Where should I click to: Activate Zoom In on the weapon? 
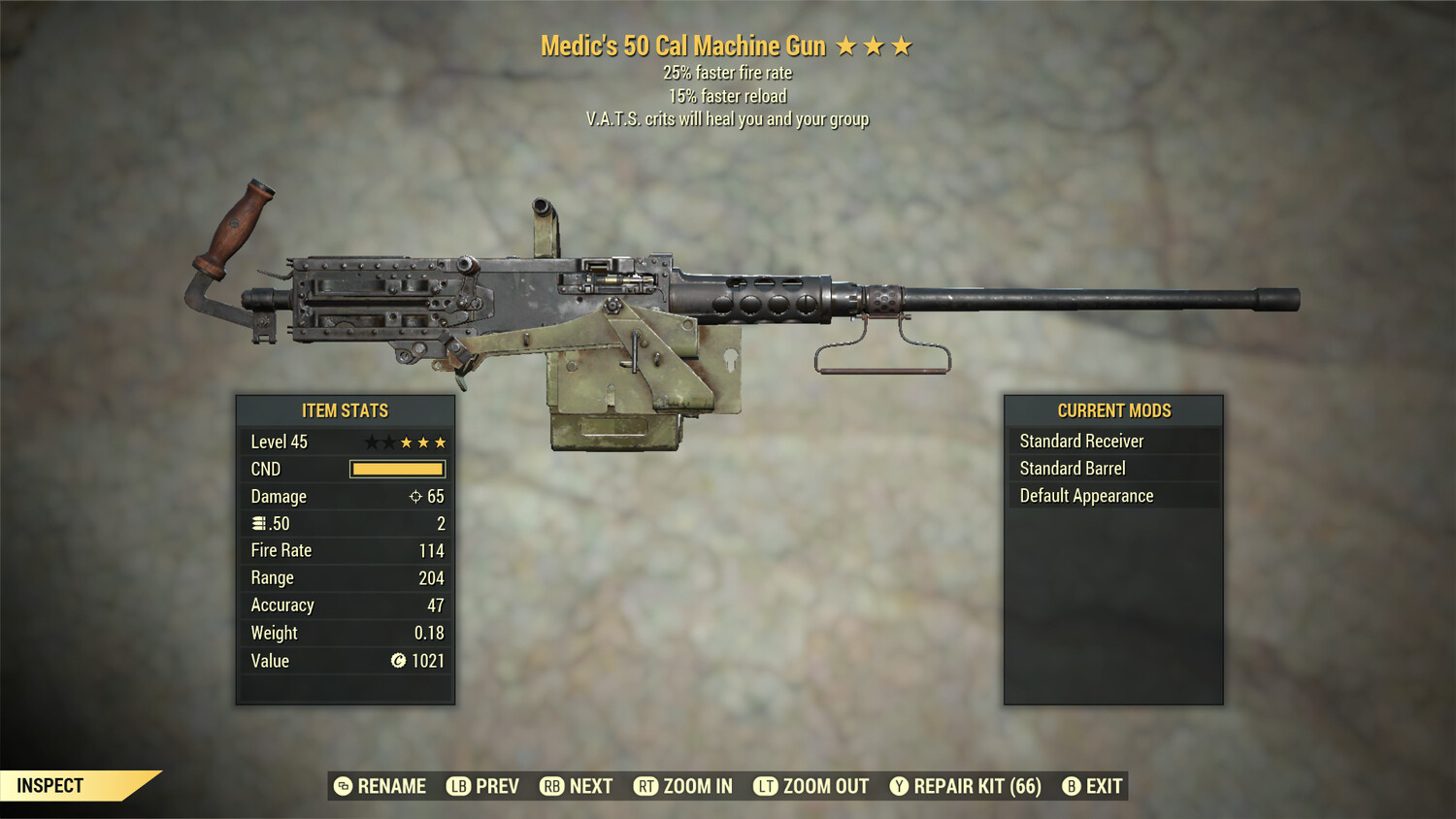(x=697, y=786)
